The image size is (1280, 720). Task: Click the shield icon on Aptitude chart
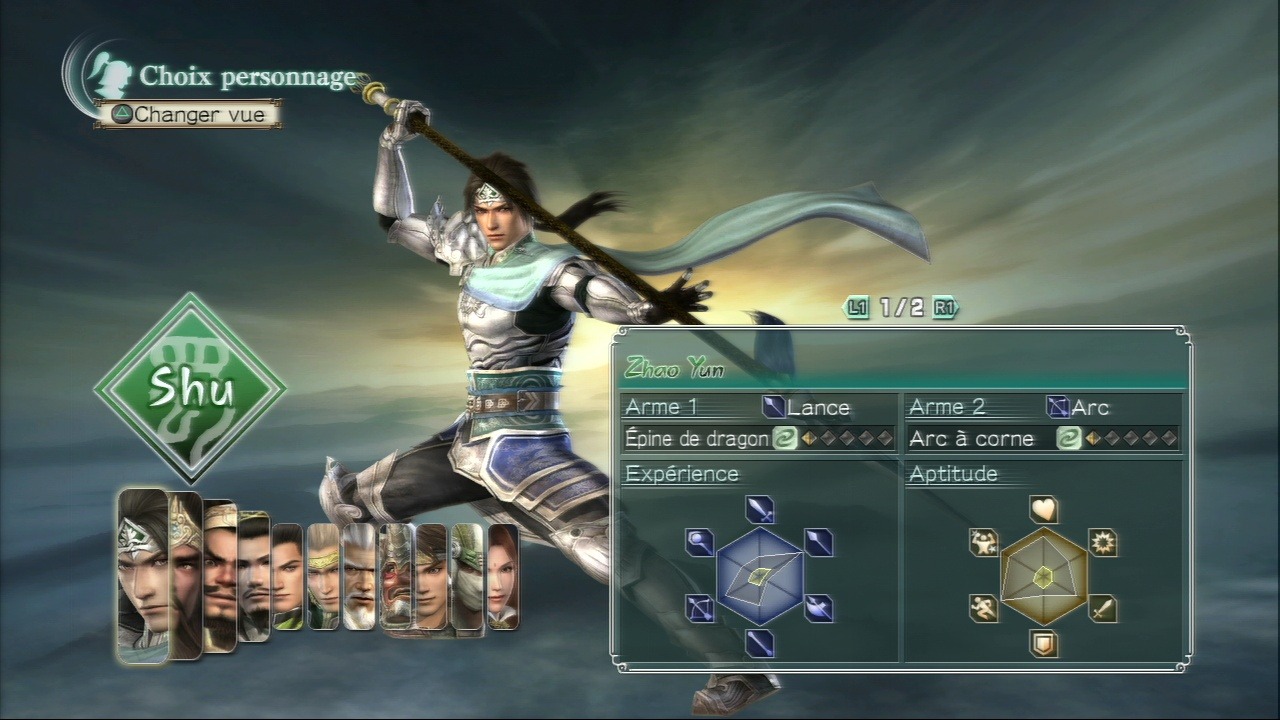pyautogui.click(x=1044, y=644)
